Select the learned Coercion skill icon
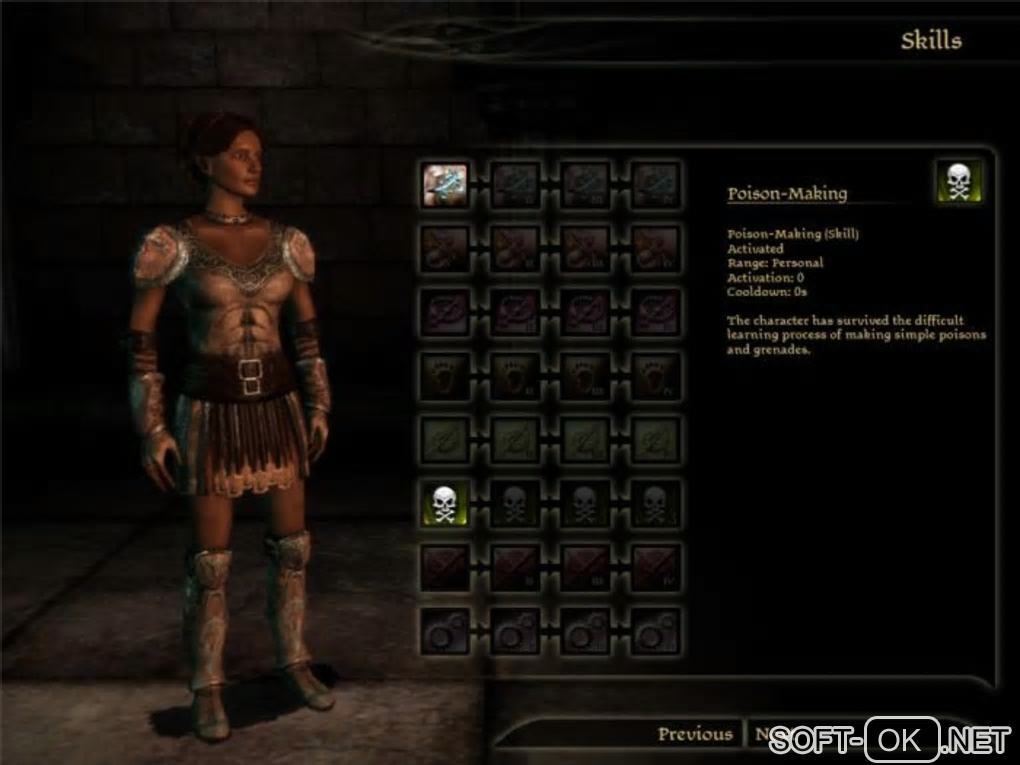Image resolution: width=1020 pixels, height=765 pixels. tap(445, 185)
